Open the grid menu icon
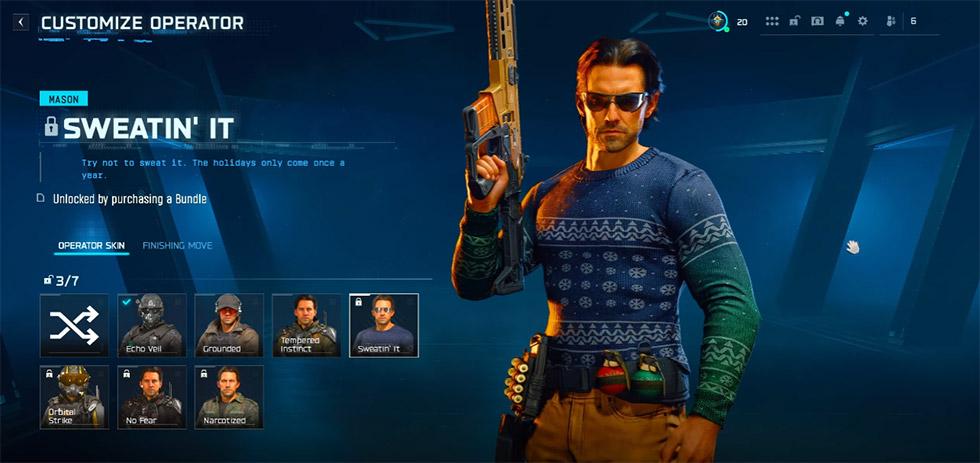Screen dimensions: 980x463 772,21
